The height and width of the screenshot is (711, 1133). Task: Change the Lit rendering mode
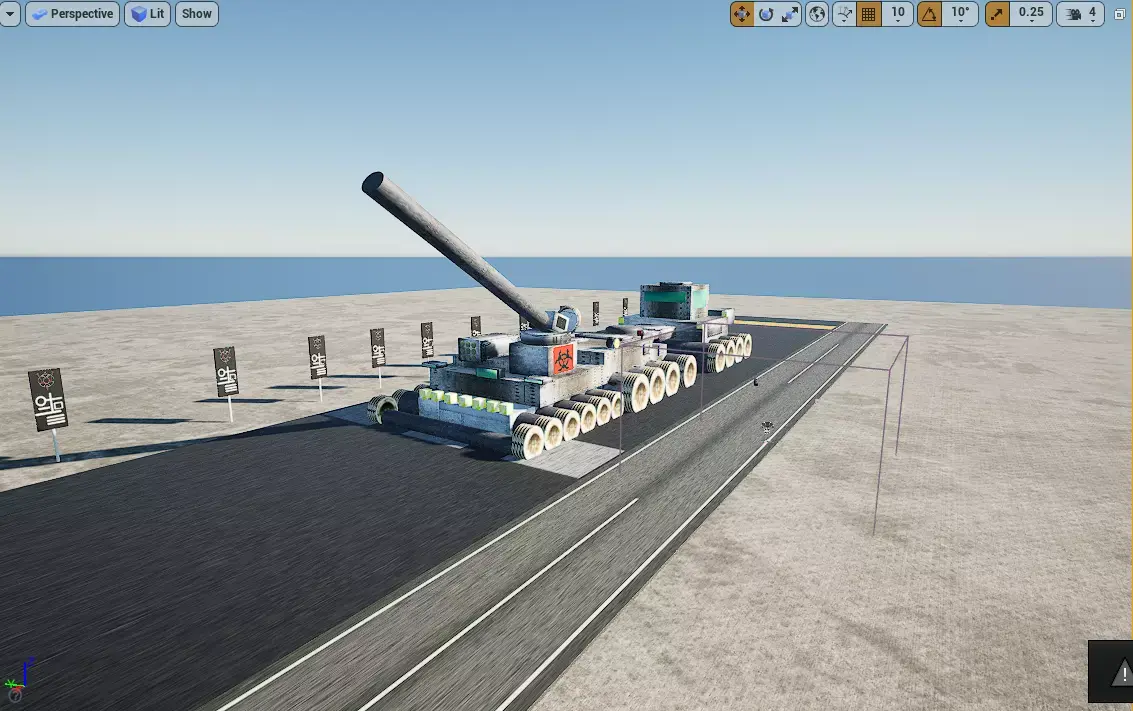(x=147, y=14)
